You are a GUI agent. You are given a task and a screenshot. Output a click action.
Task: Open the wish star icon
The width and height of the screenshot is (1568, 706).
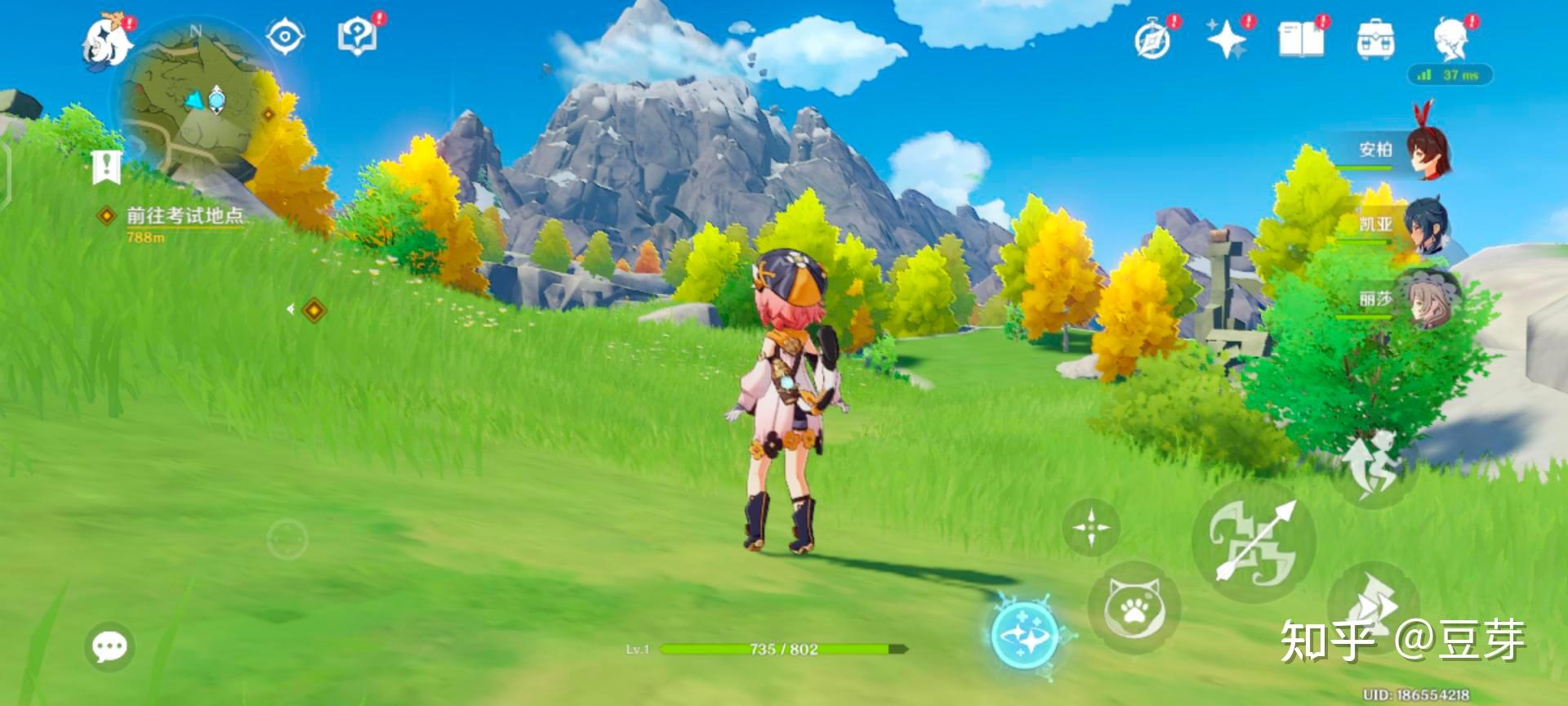[x=1227, y=40]
